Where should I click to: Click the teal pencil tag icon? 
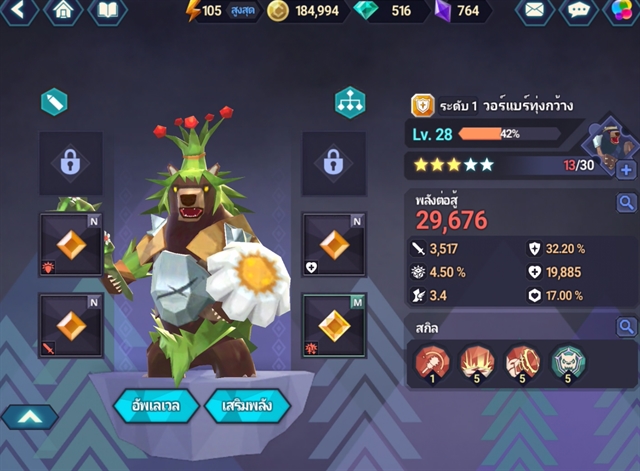pos(54,102)
